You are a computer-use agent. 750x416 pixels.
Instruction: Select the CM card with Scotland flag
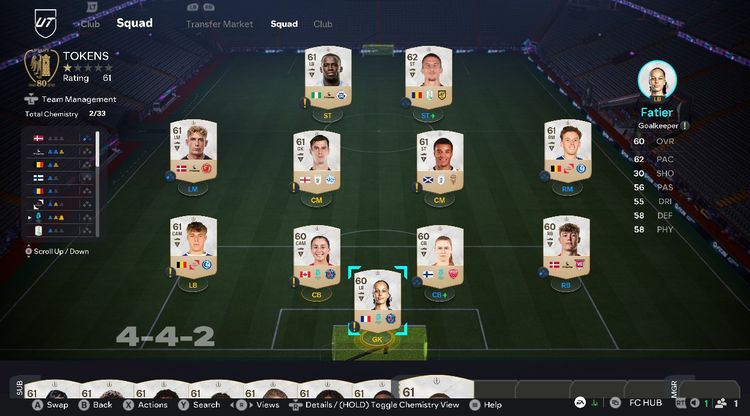click(439, 163)
